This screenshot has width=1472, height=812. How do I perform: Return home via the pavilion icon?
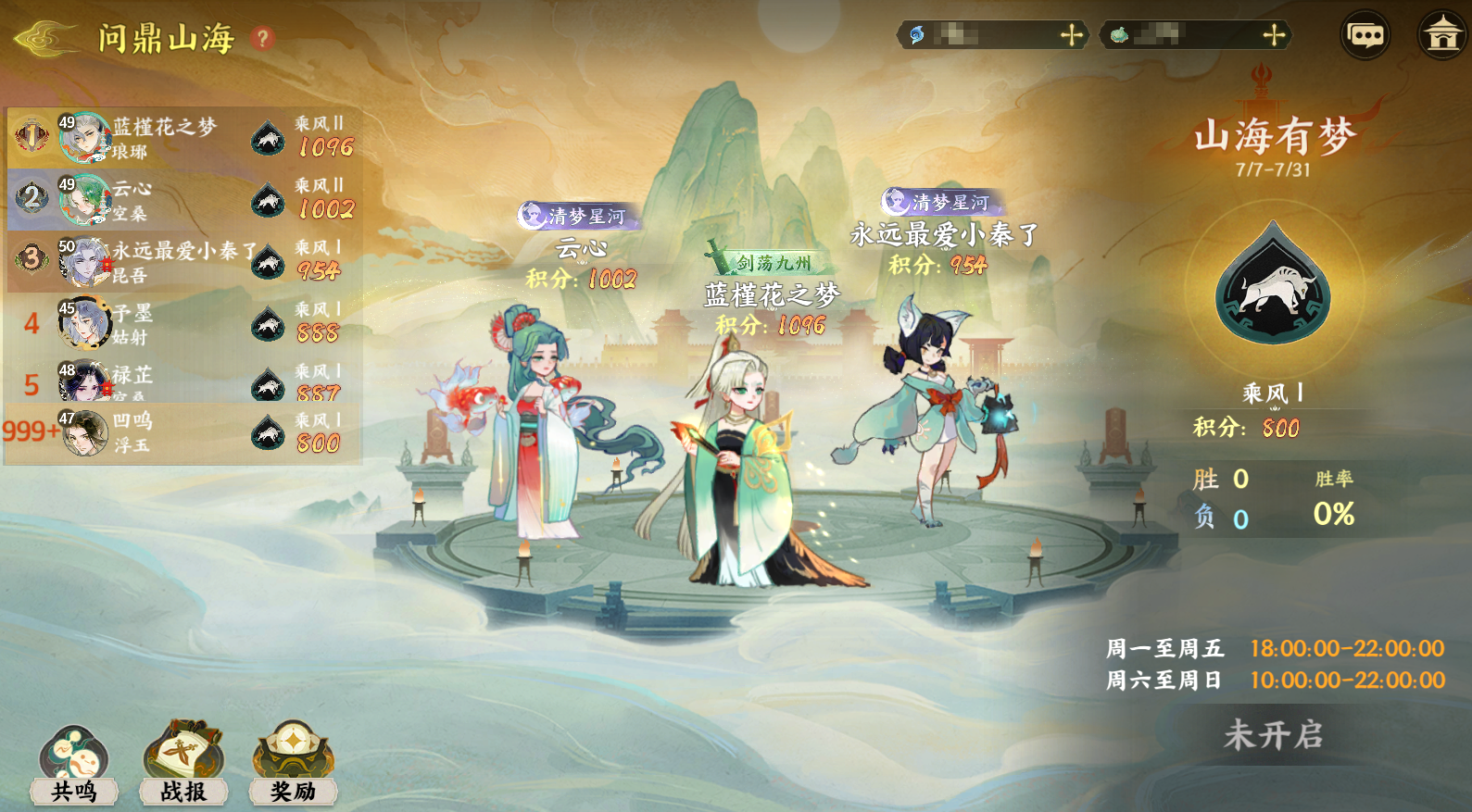click(x=1441, y=36)
